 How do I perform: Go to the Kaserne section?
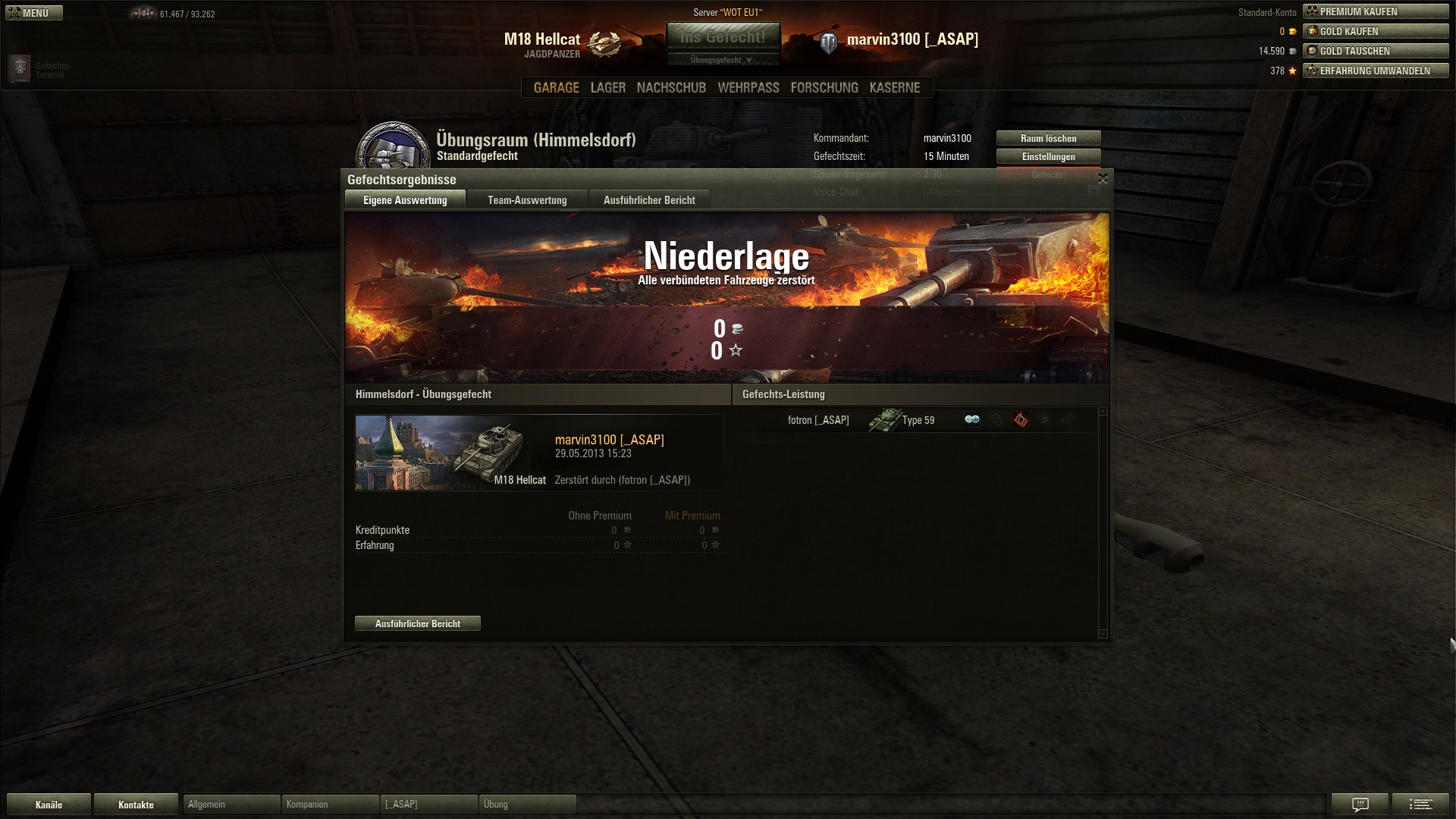tap(895, 88)
